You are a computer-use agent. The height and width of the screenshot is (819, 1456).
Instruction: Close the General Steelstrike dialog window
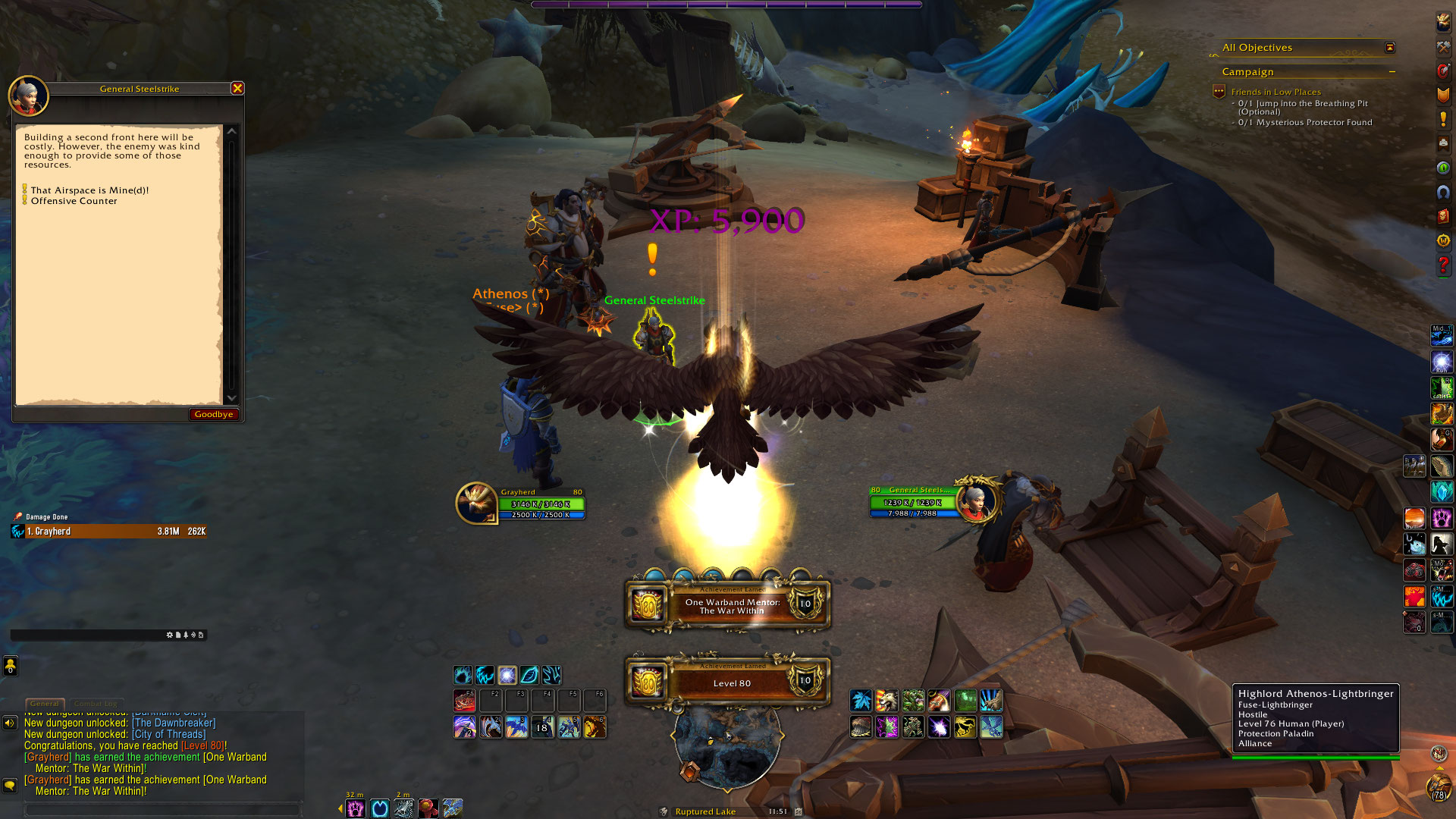[237, 88]
